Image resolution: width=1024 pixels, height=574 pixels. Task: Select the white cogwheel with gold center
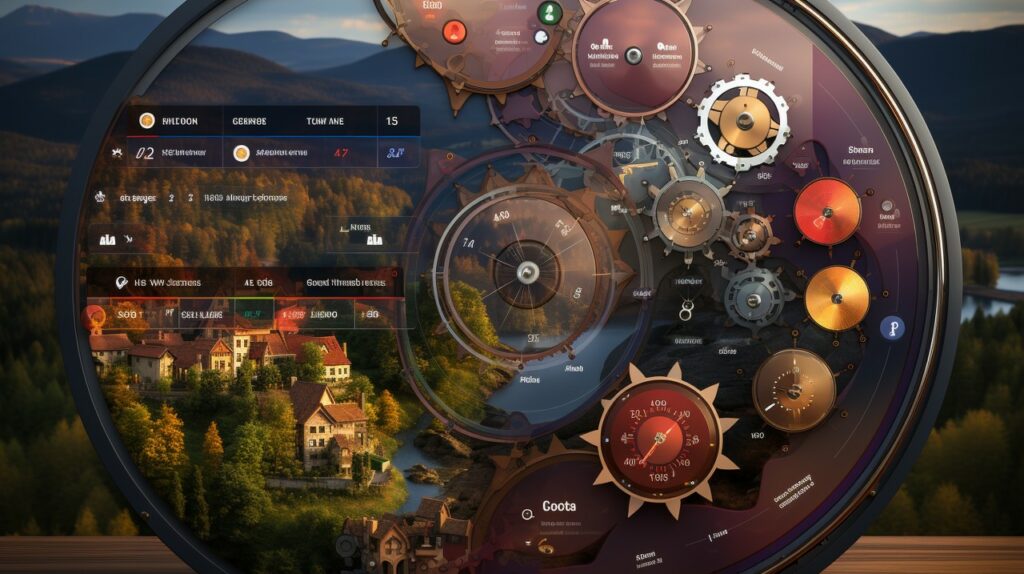coord(743,121)
